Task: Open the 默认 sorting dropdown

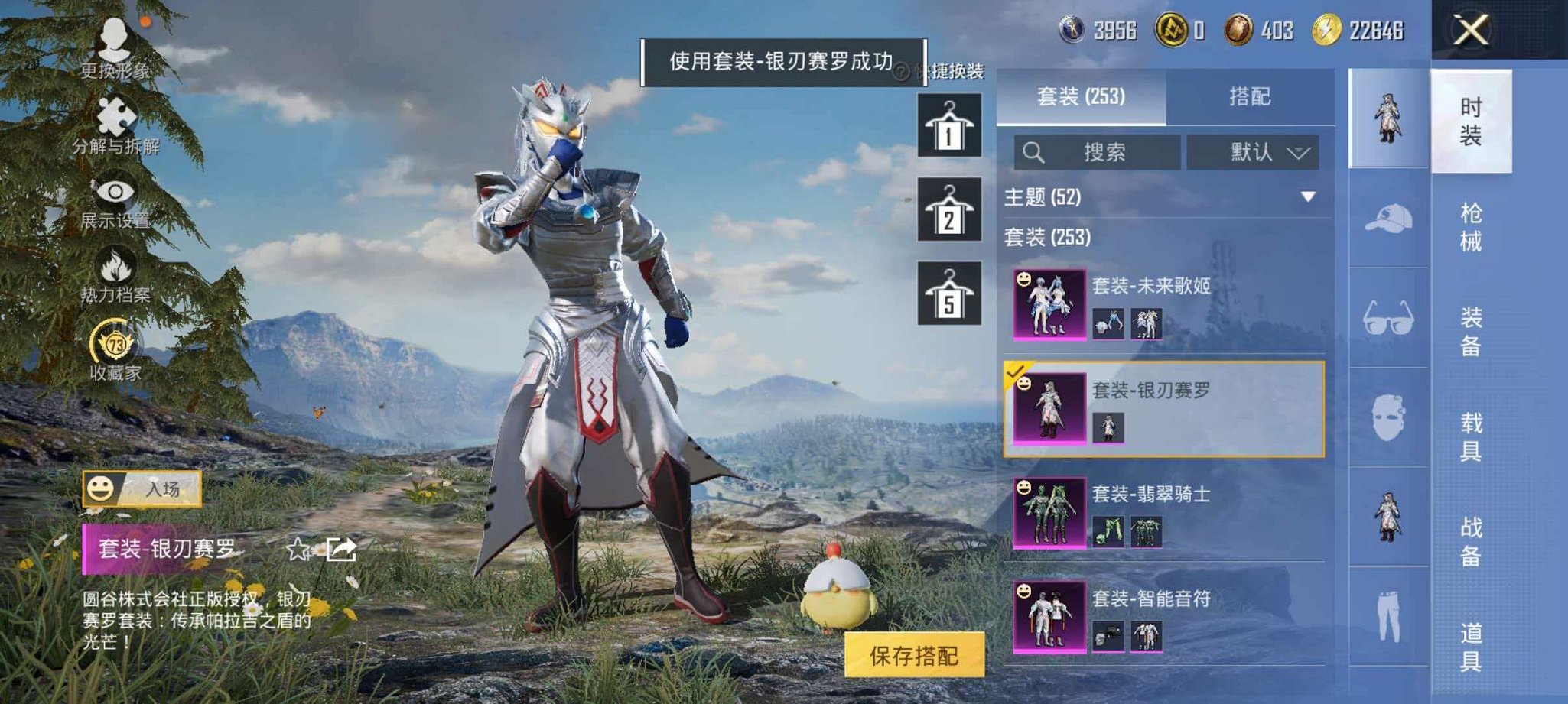Action: [x=1254, y=151]
